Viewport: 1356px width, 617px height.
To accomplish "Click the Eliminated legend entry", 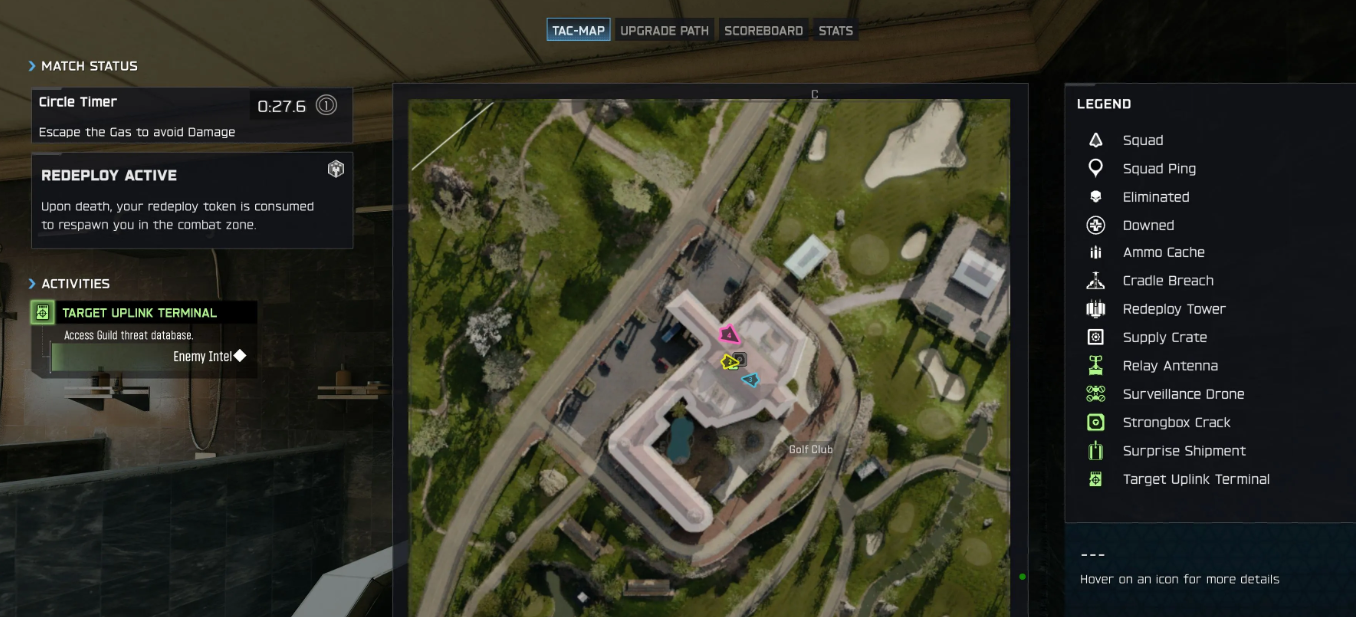I will pyautogui.click(x=1155, y=197).
